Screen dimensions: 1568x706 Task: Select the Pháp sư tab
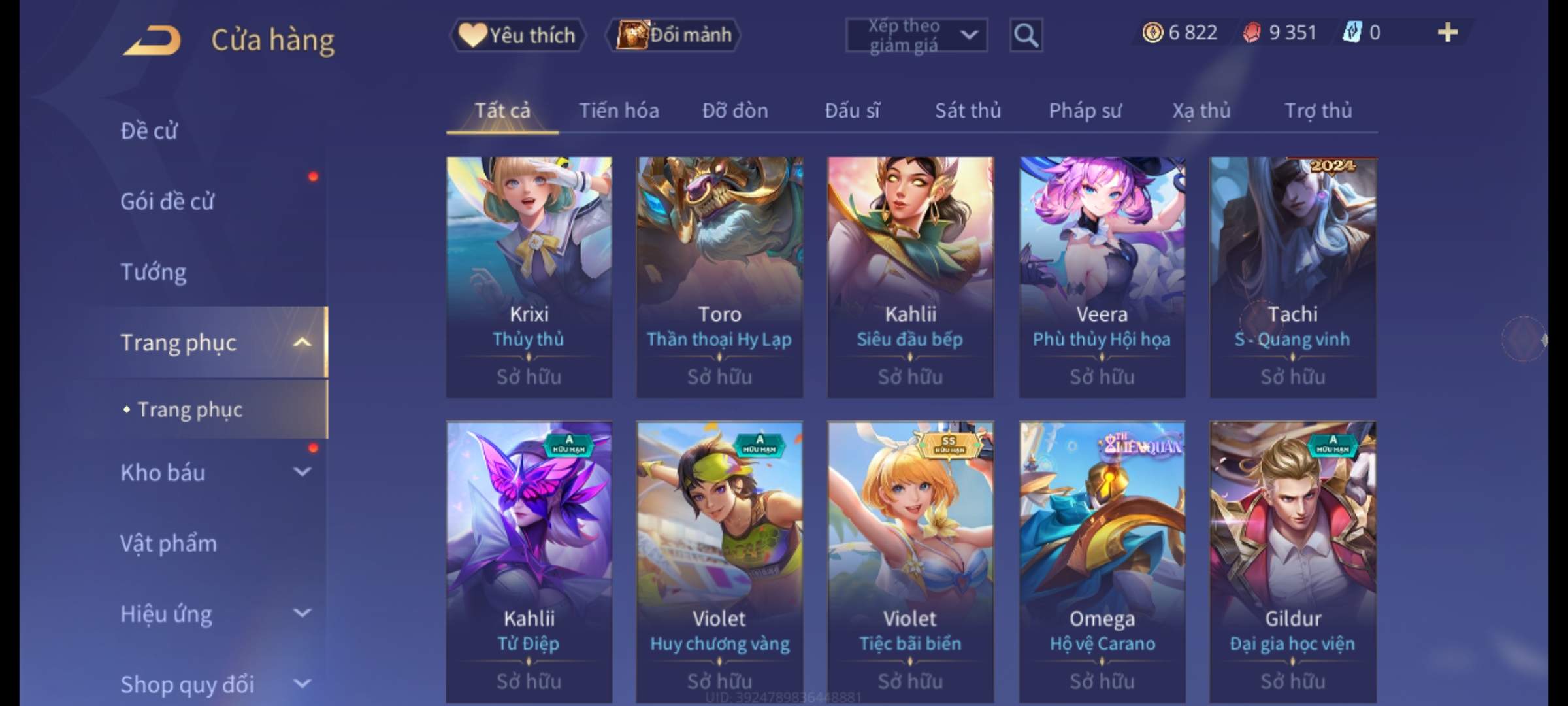[x=1085, y=110]
